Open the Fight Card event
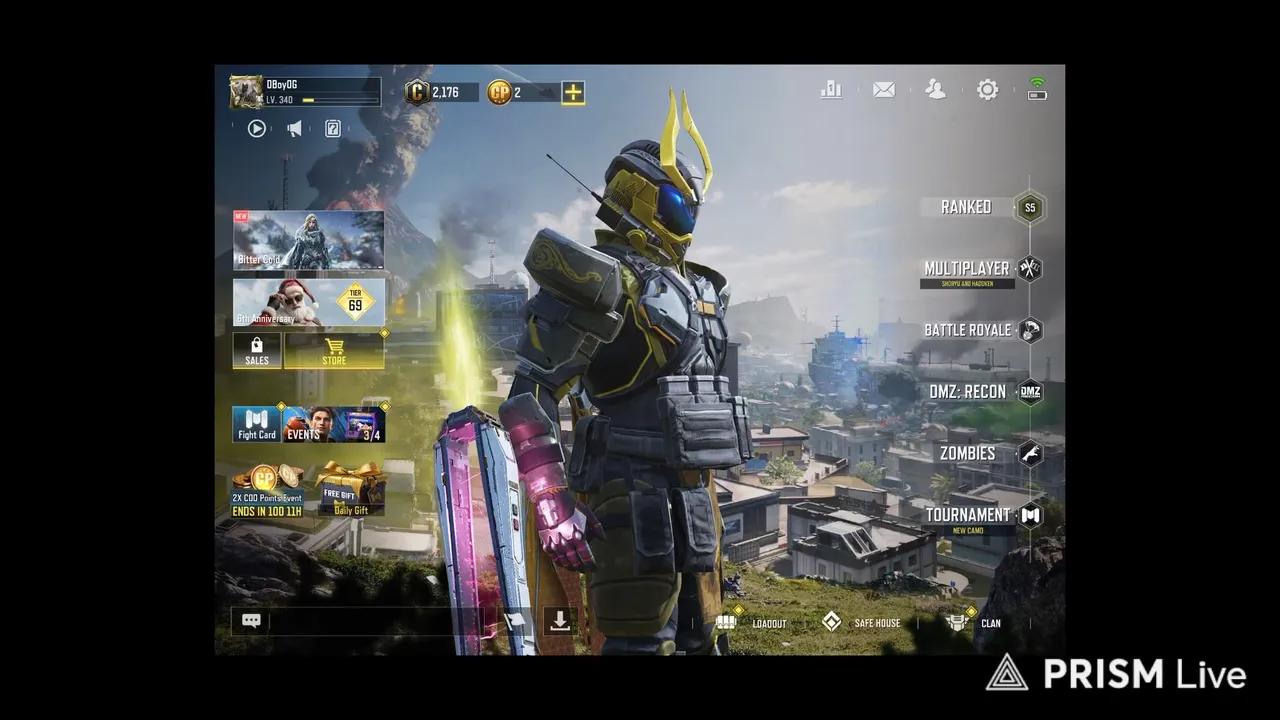 256,424
